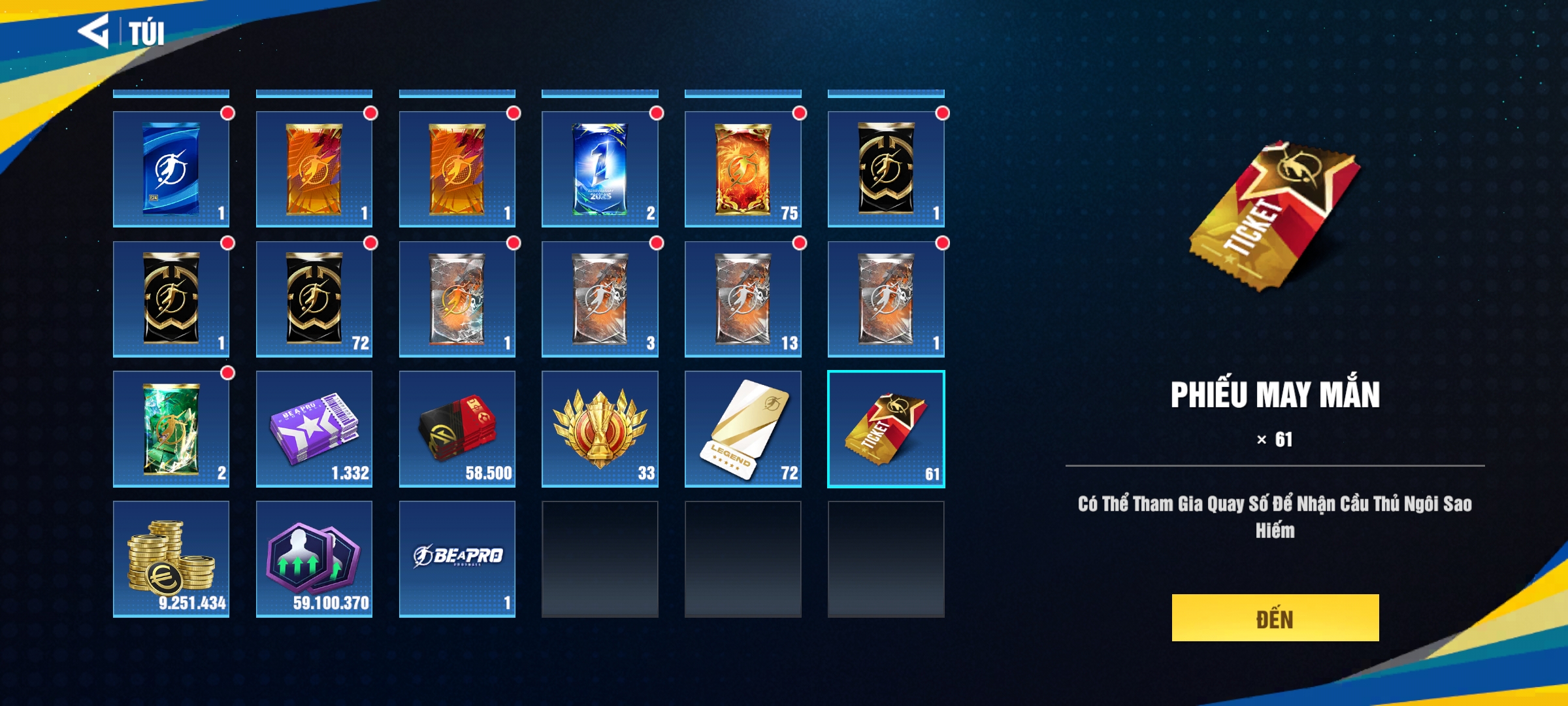Select the silver-orange pack with quantity 13

(743, 299)
